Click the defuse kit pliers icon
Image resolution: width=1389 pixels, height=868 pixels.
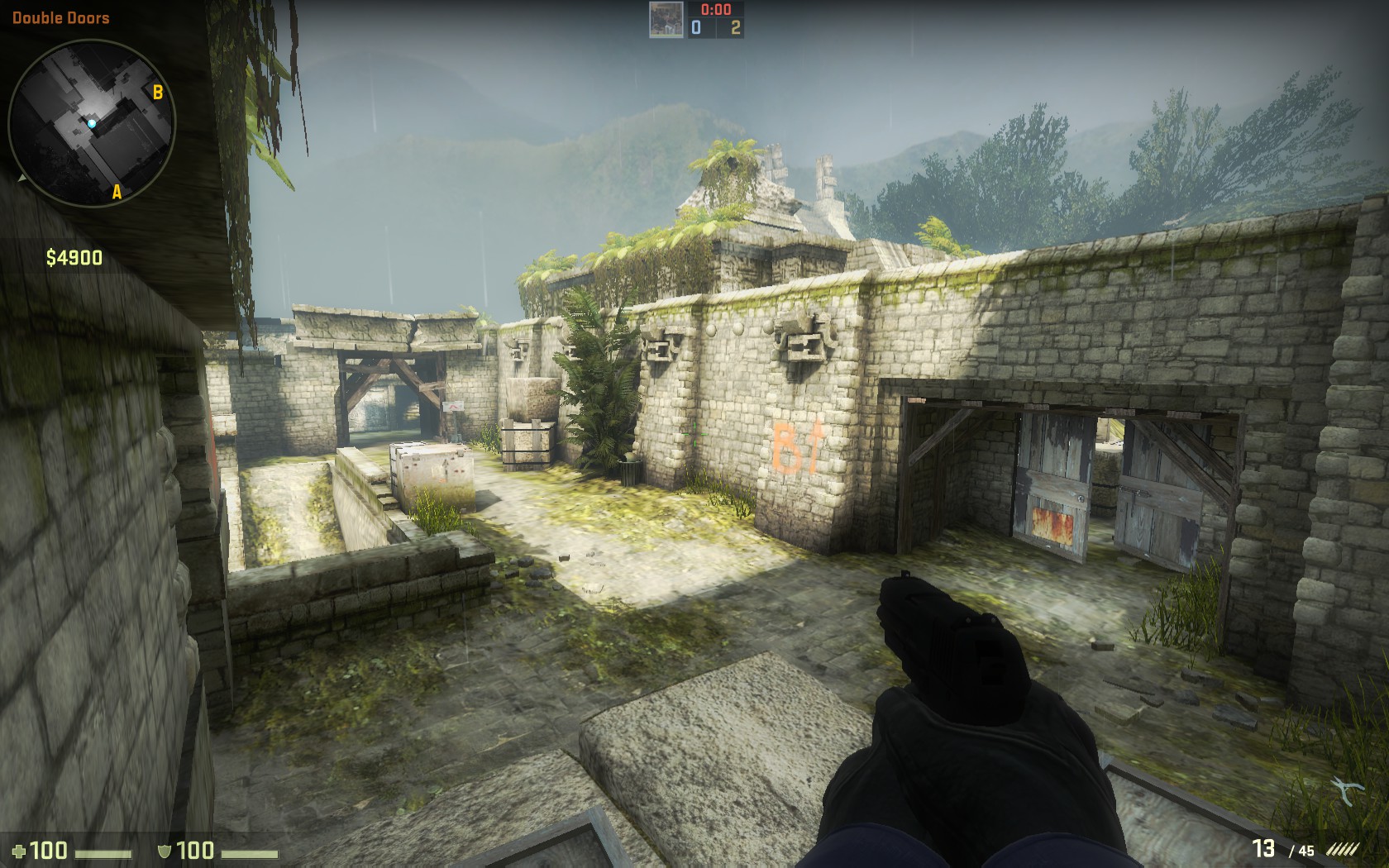point(1349,790)
